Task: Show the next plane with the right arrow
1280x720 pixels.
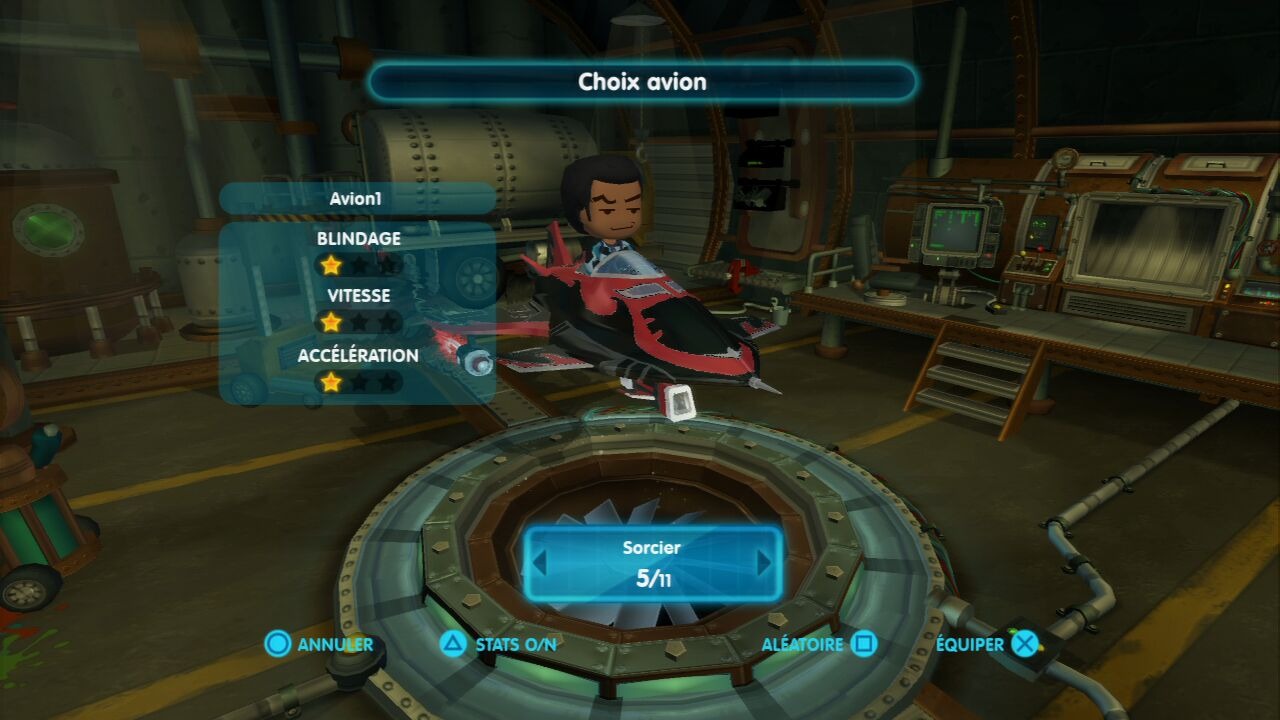Action: (x=765, y=563)
